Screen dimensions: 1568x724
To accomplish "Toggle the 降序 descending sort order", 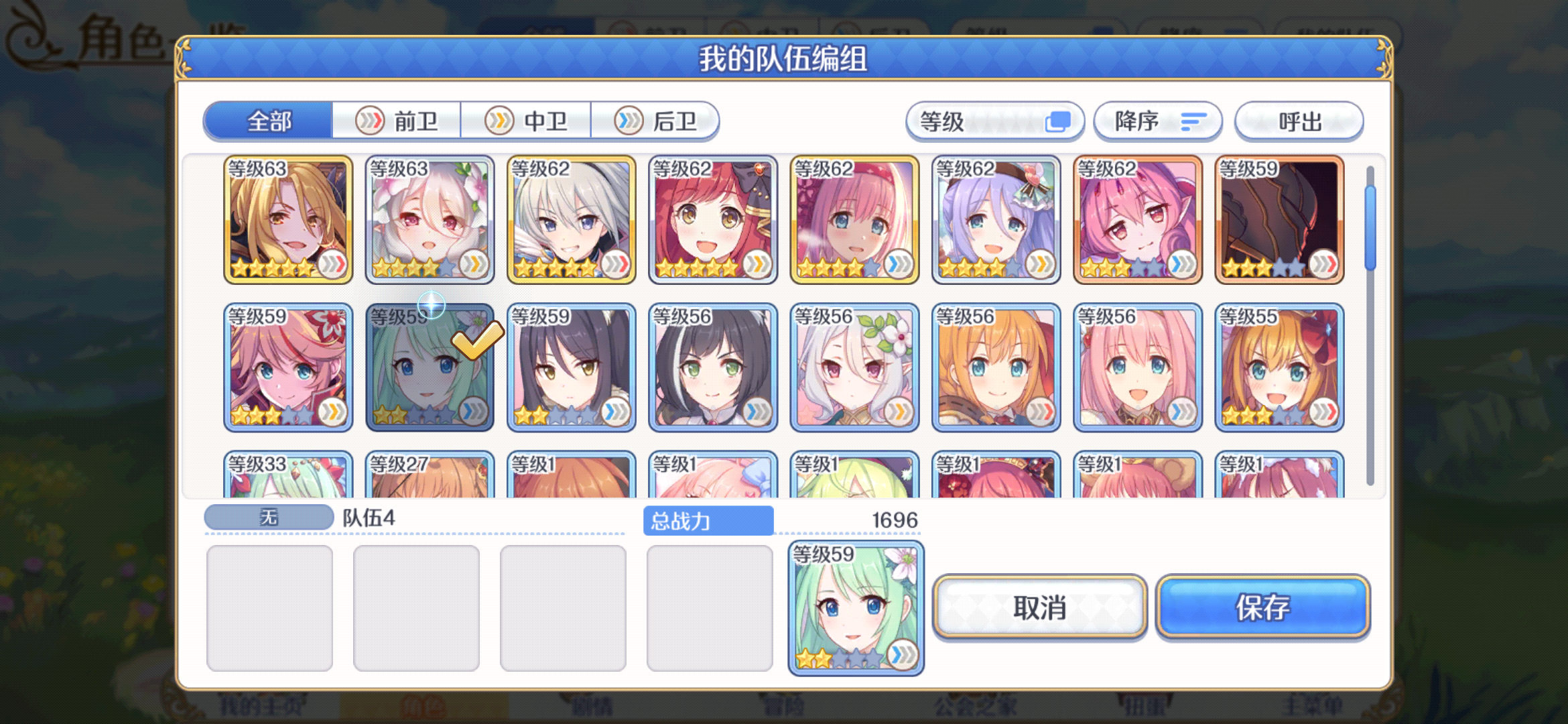I will coord(1157,121).
